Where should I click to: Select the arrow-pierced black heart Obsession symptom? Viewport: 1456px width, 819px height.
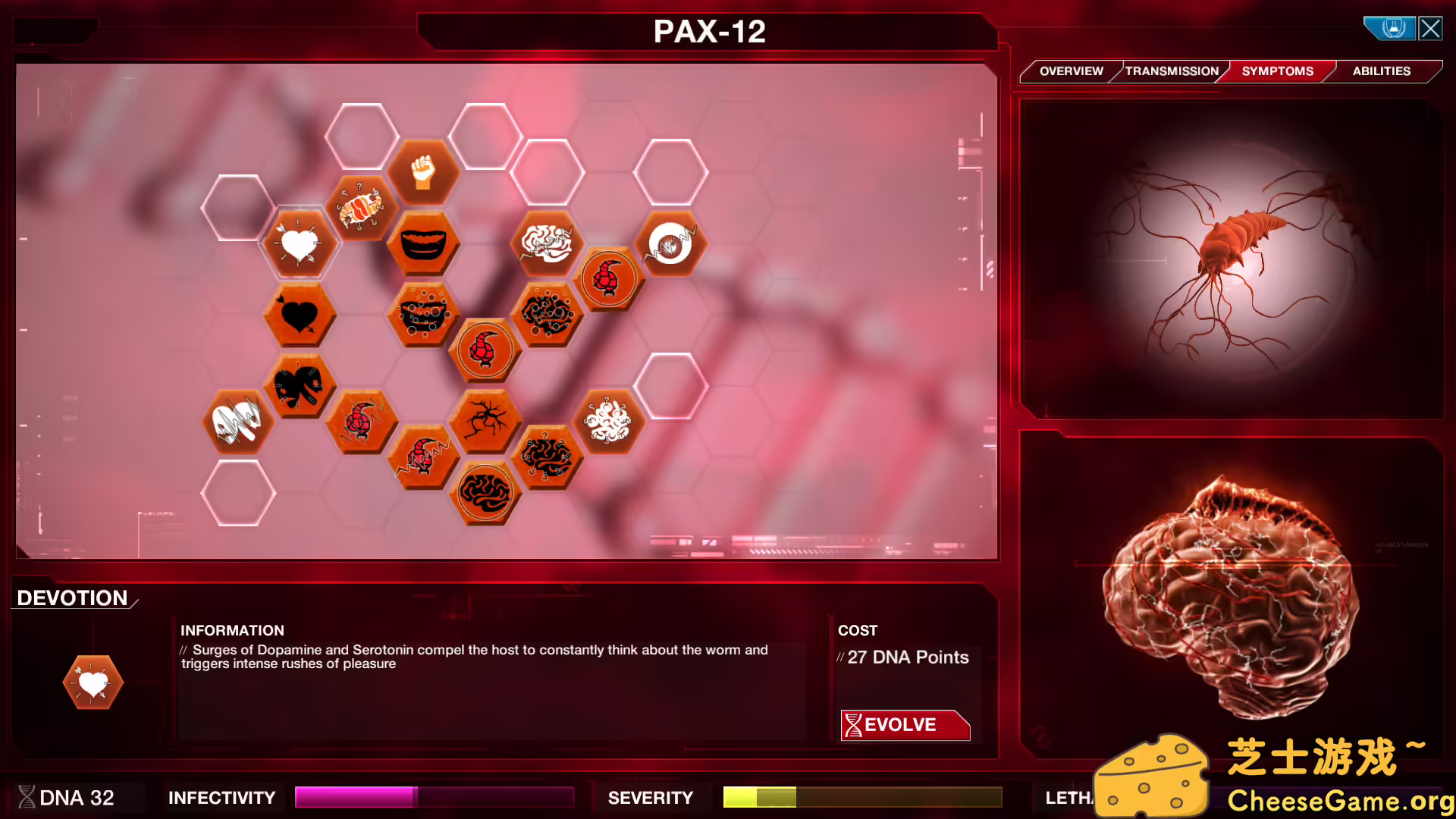coord(300,316)
